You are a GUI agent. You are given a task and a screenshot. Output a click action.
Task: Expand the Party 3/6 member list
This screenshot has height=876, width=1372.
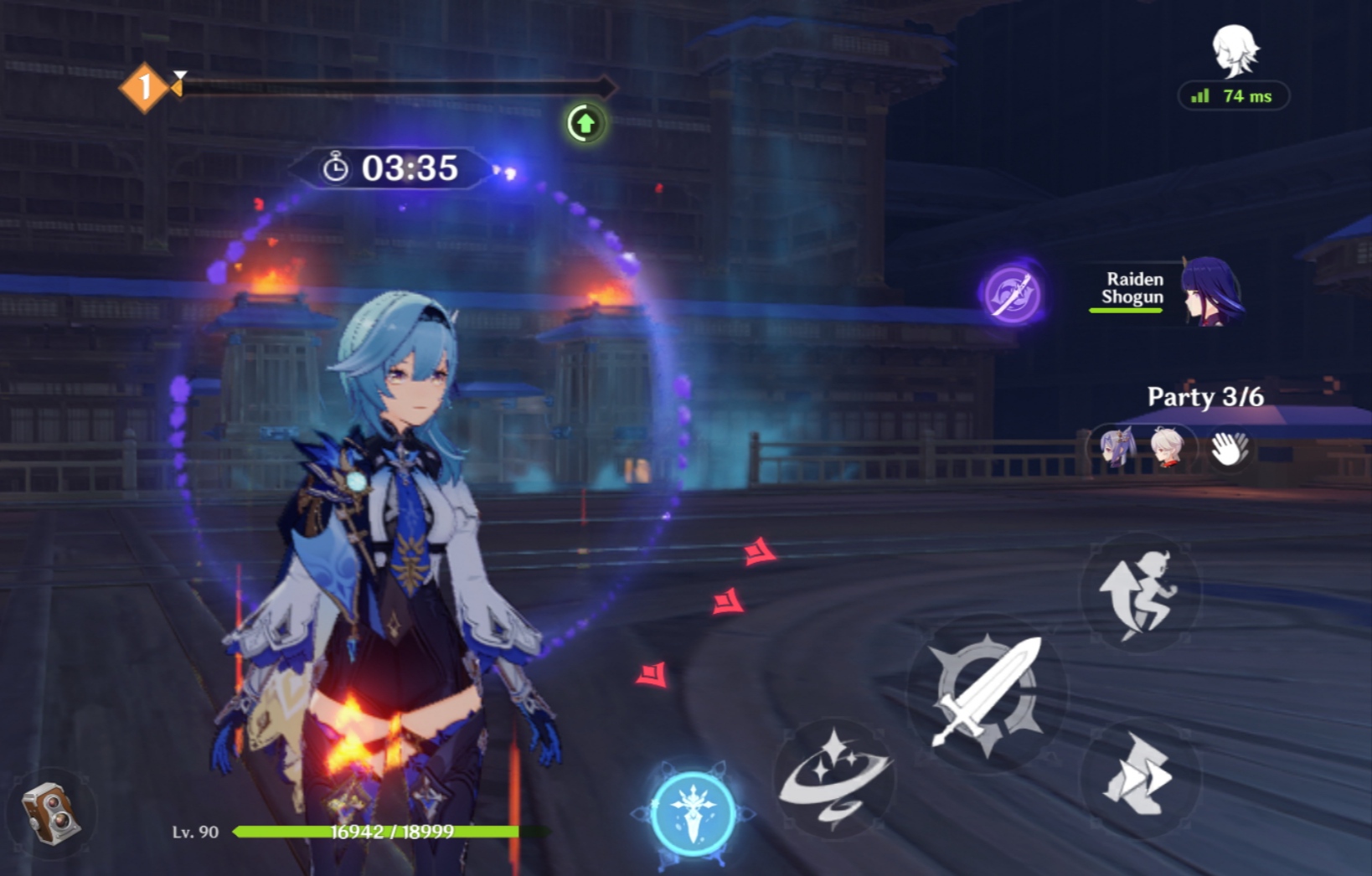[1206, 398]
